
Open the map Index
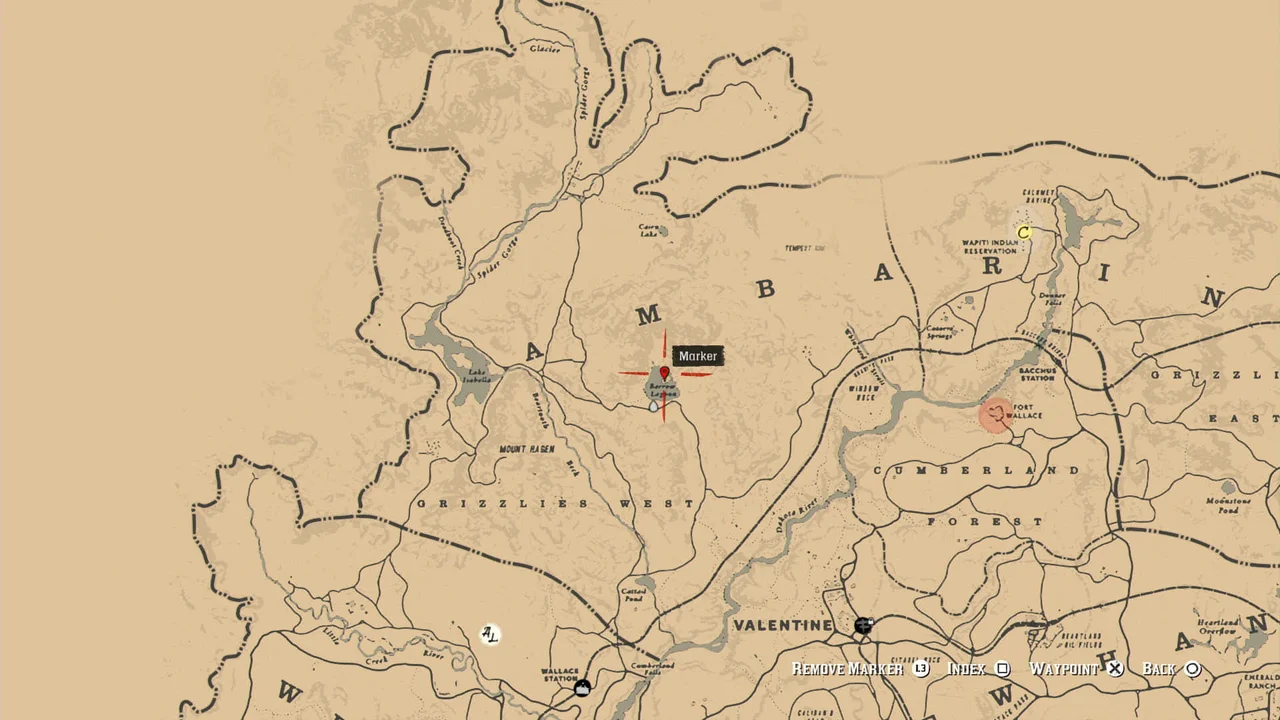click(966, 669)
